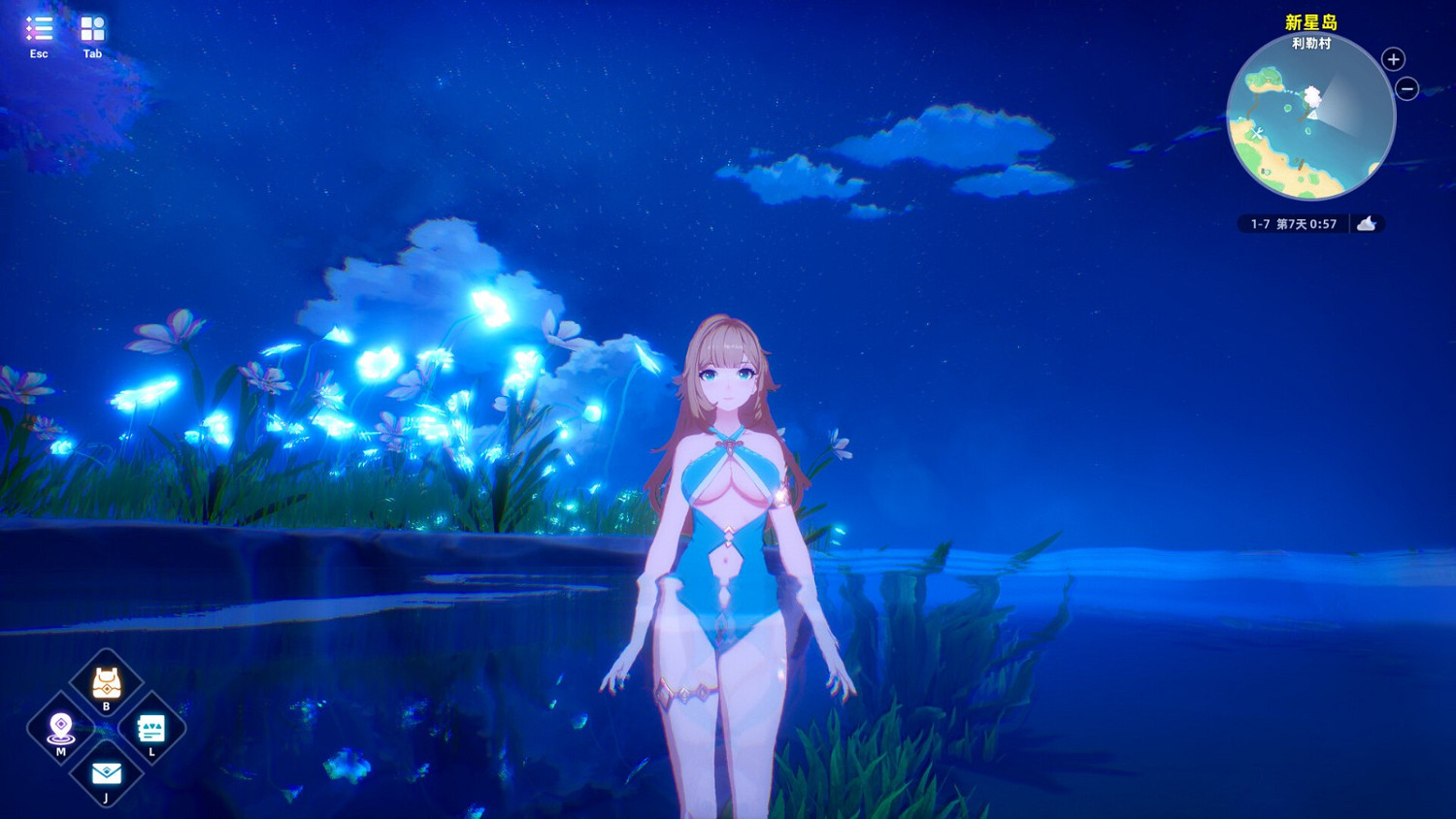The image size is (1456, 819).
Task: Zoom out the minimap with the minus button
Action: [x=1406, y=87]
